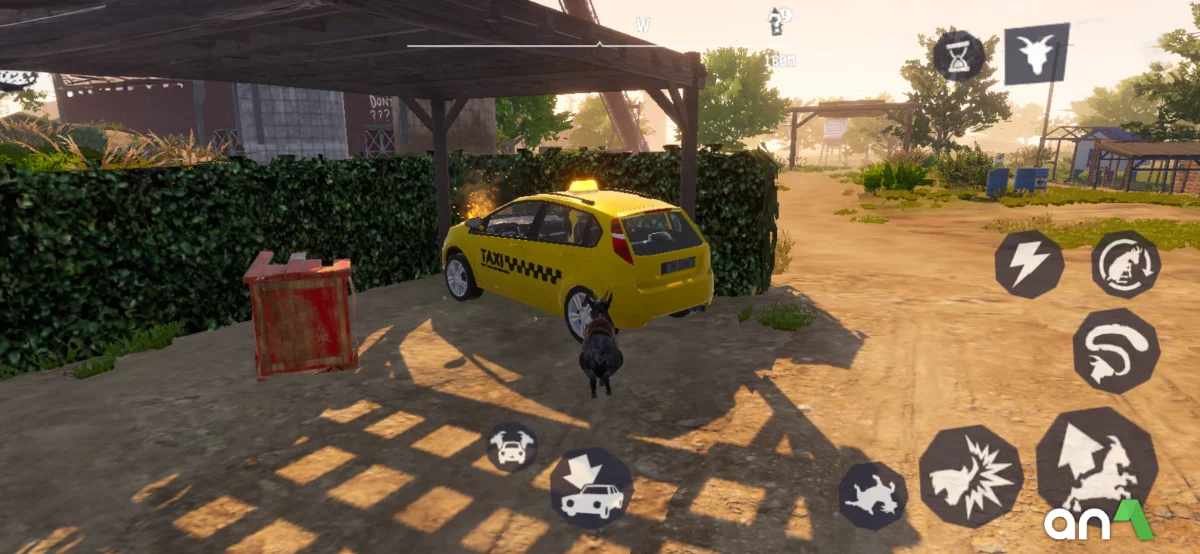Use the goat lick tongue button
Image resolution: width=1200 pixels, height=554 pixels.
[1116, 350]
